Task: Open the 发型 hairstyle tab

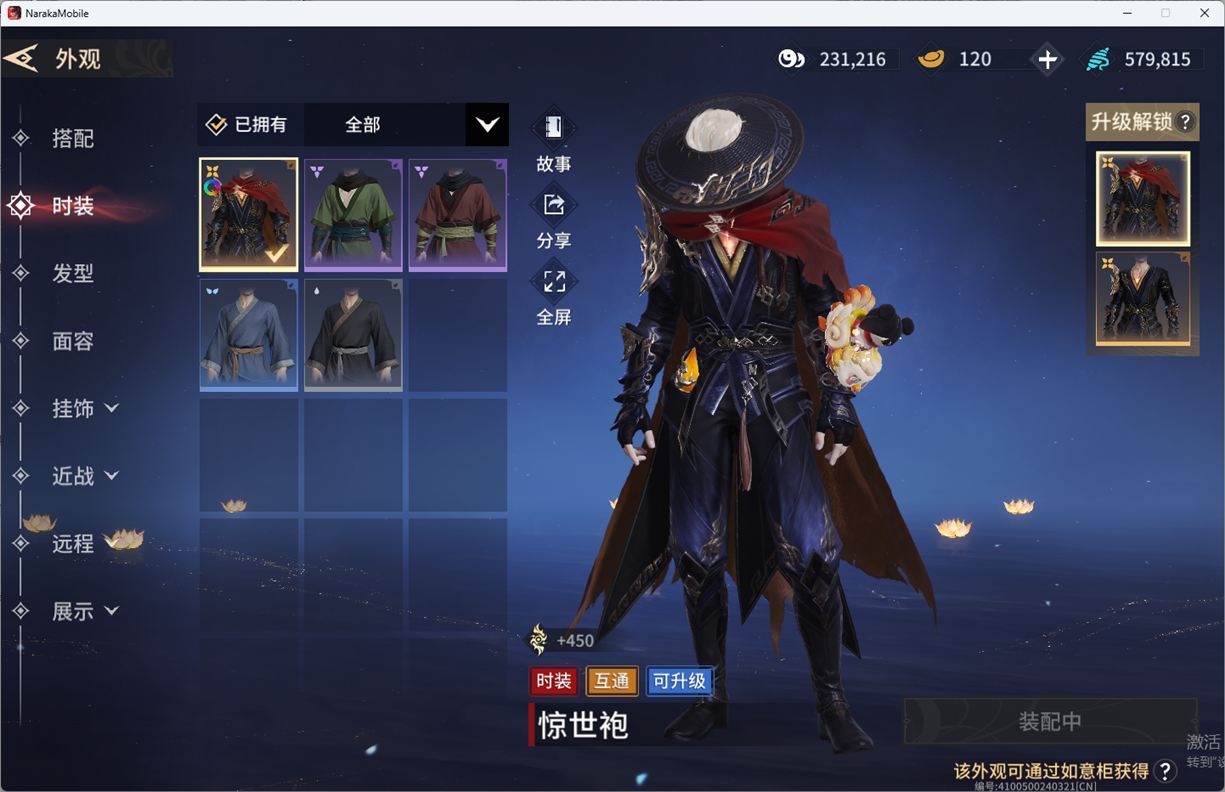Action: tap(73, 273)
